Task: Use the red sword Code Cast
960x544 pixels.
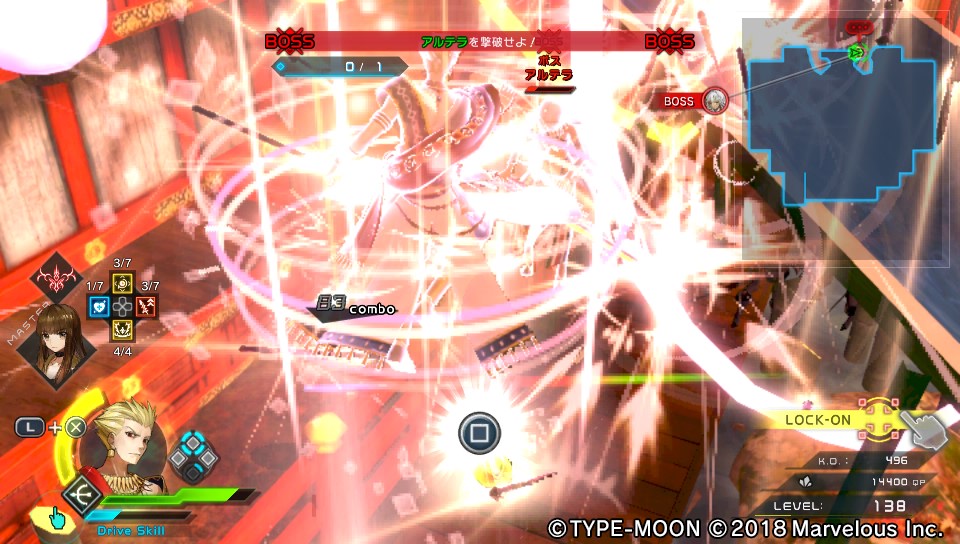Action: (x=146, y=307)
